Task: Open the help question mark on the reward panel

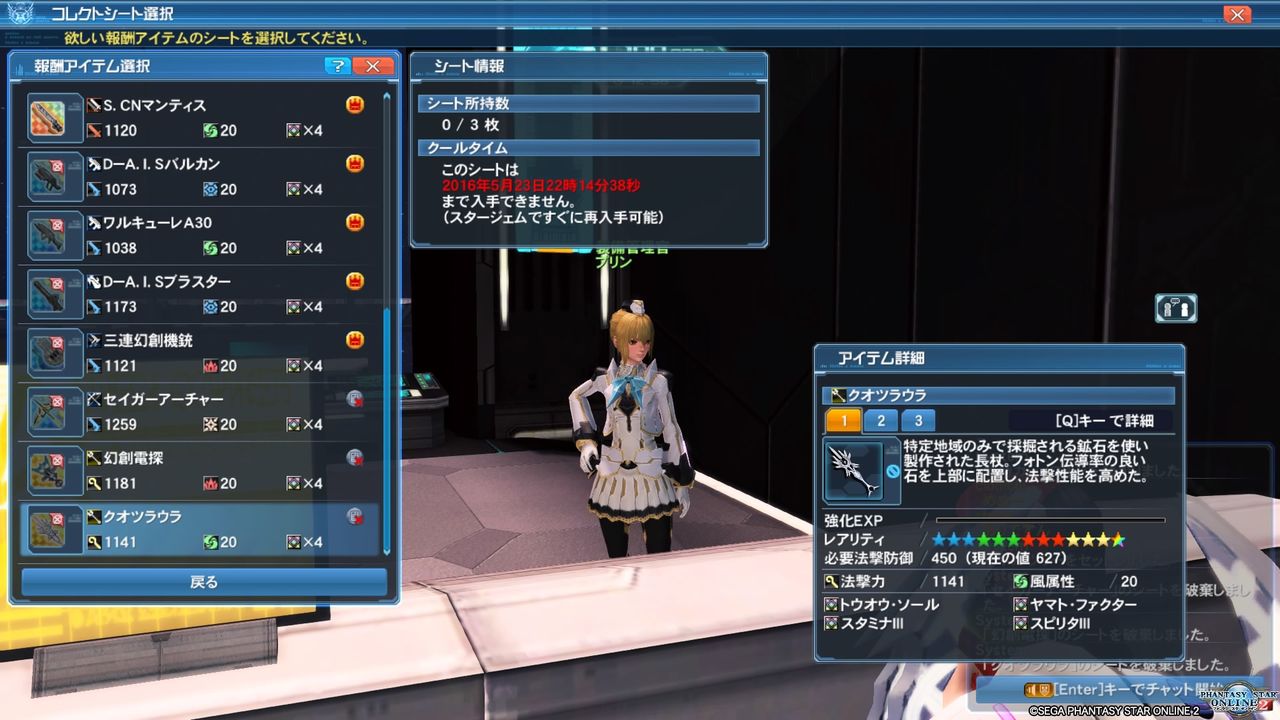Action: 338,66
